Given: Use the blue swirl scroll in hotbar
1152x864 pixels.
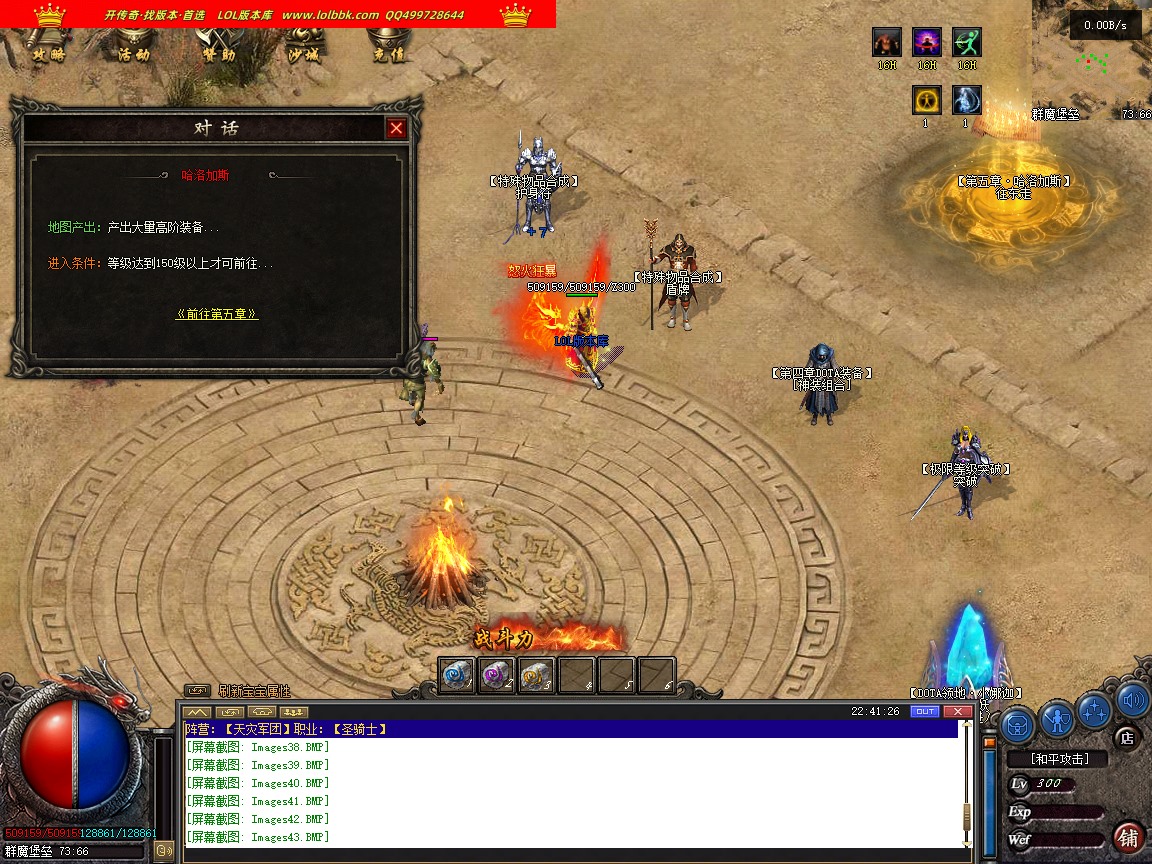Looking at the screenshot, I should click(457, 675).
